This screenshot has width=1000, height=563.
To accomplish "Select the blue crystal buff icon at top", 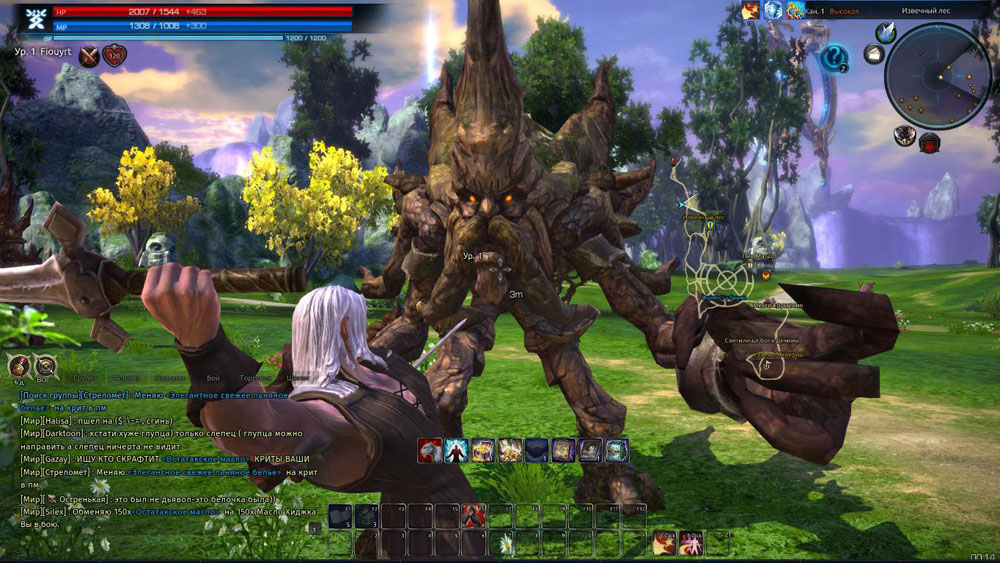I will click(x=772, y=10).
